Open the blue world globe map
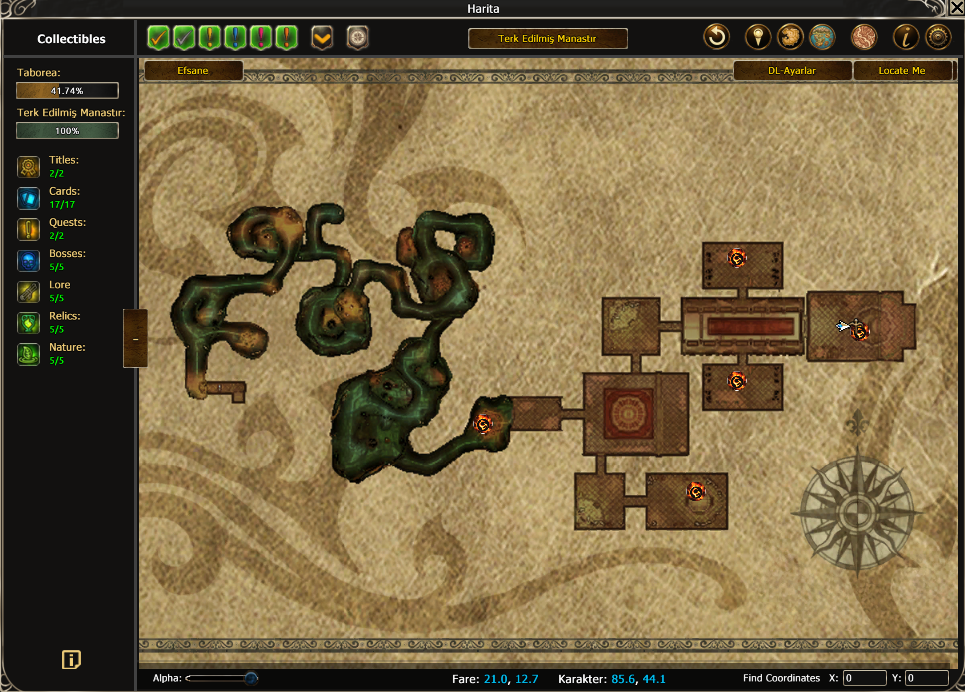 coord(822,38)
